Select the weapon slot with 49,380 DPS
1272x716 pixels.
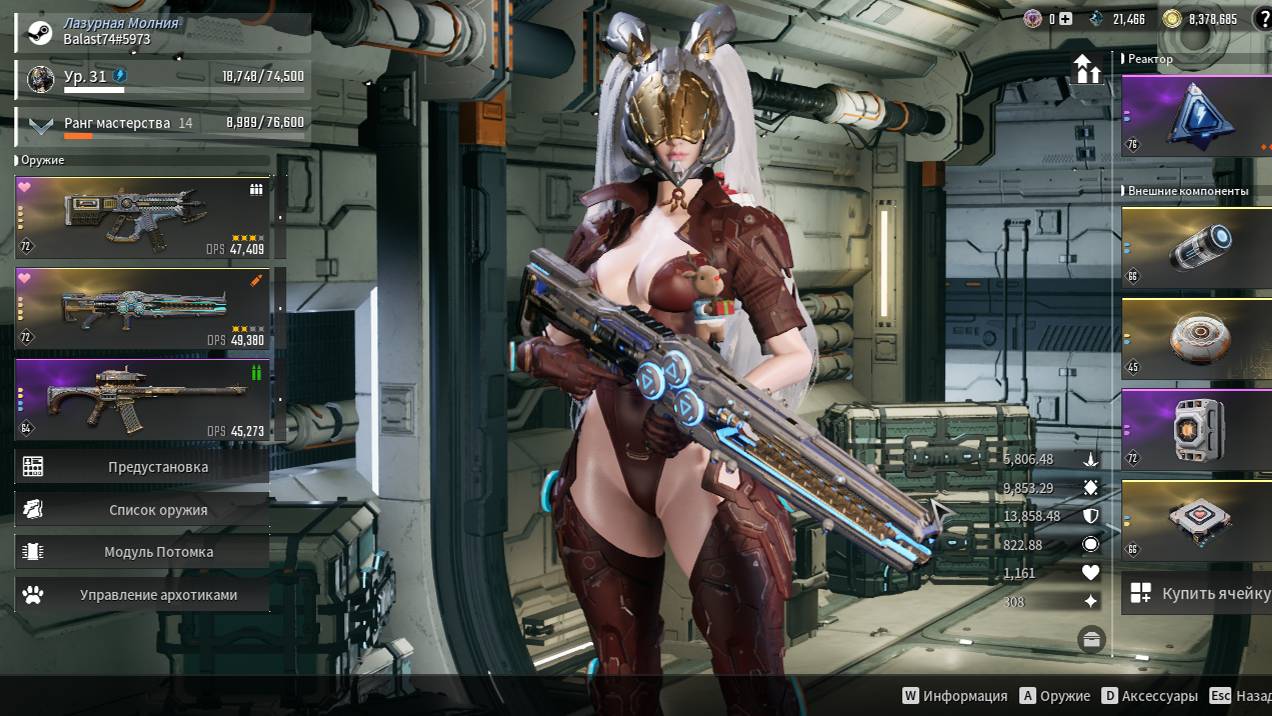click(x=142, y=308)
